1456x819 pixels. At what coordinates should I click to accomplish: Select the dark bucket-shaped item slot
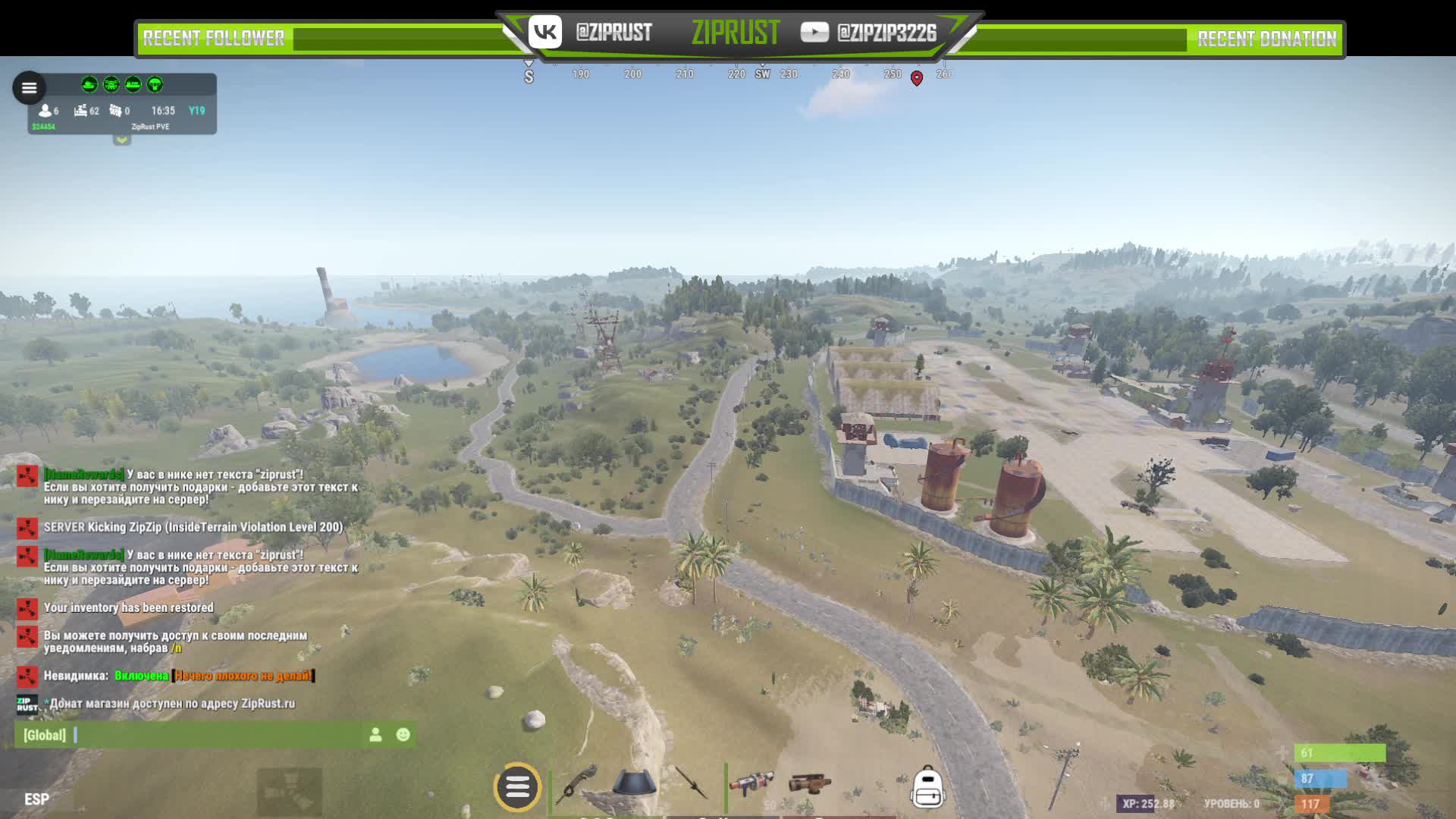[x=634, y=783]
